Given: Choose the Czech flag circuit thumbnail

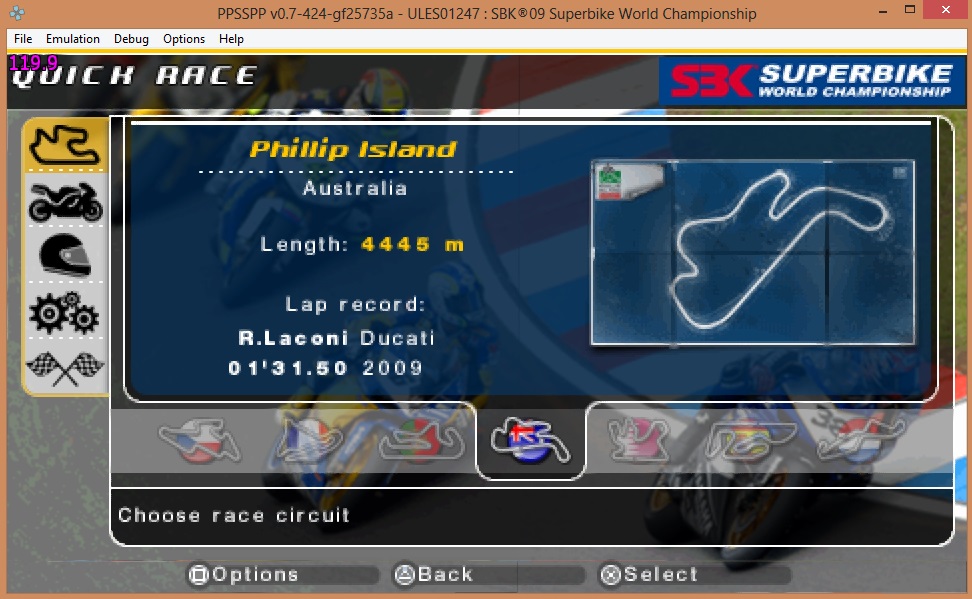Looking at the screenshot, I should pyautogui.click(x=199, y=440).
